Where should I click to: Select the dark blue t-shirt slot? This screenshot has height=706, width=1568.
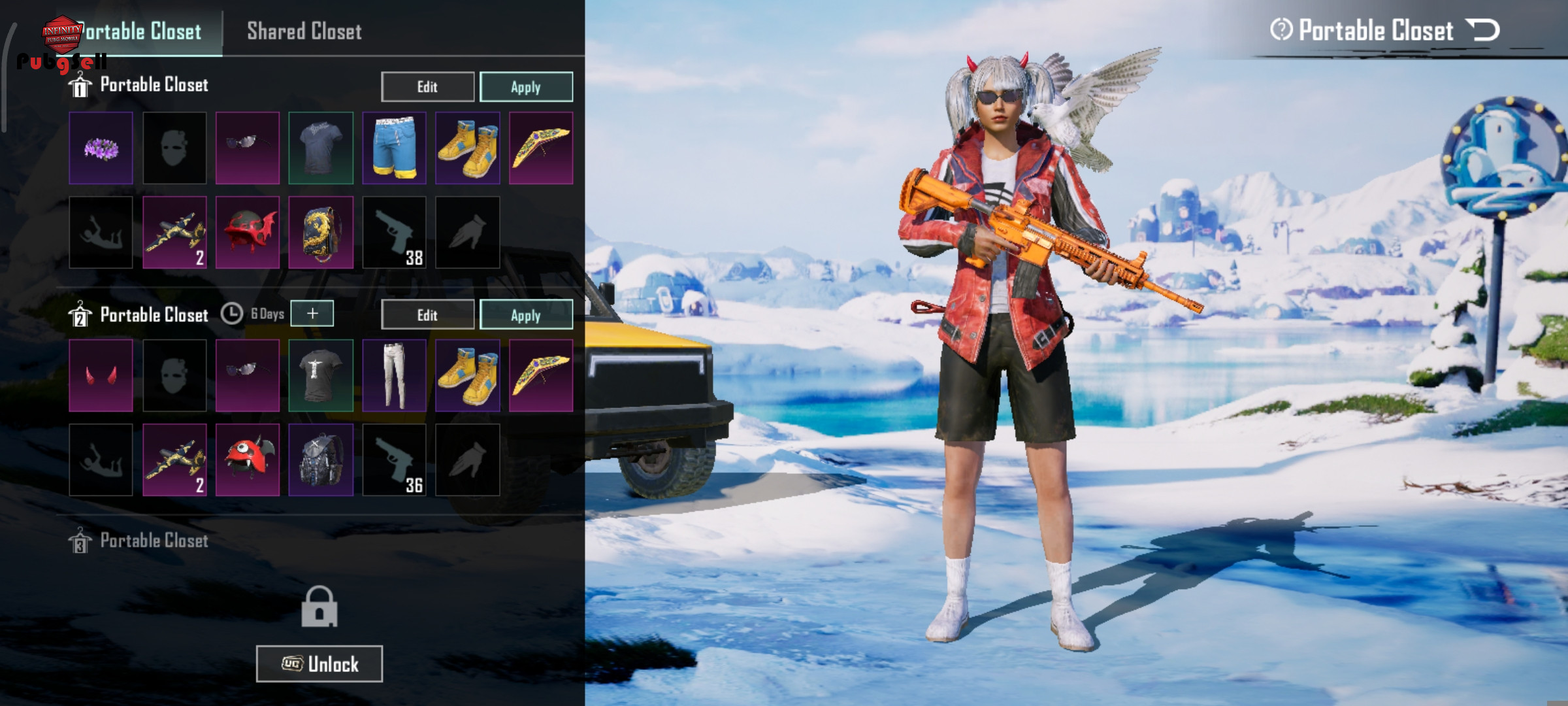tap(321, 148)
